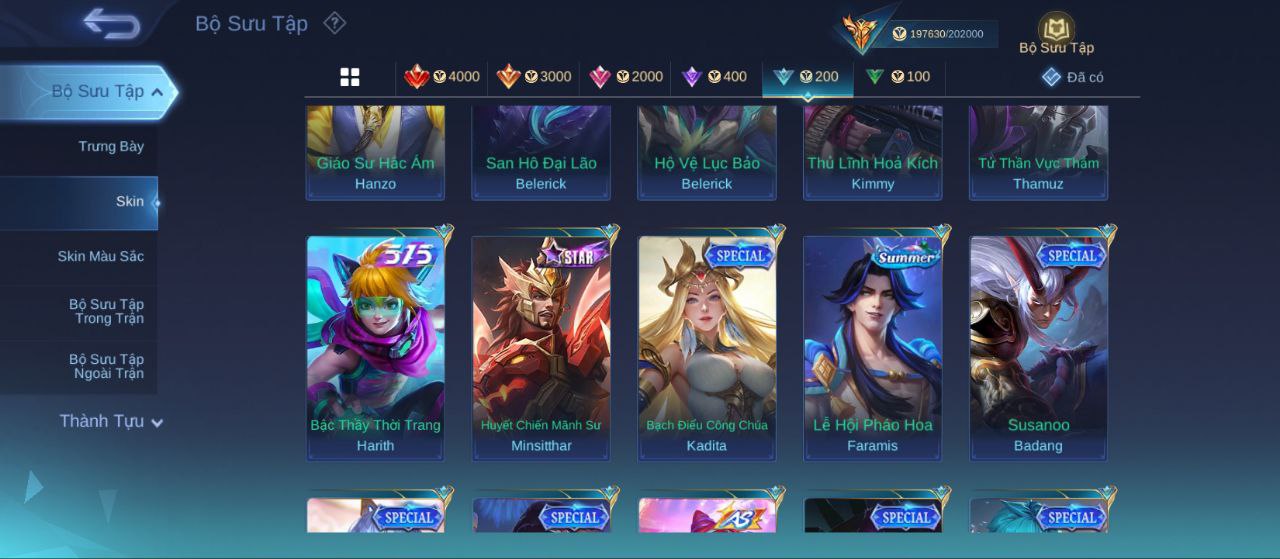Screen dimensions: 1280x559
Task: Show all skins with the grid tab
Action: pos(350,77)
